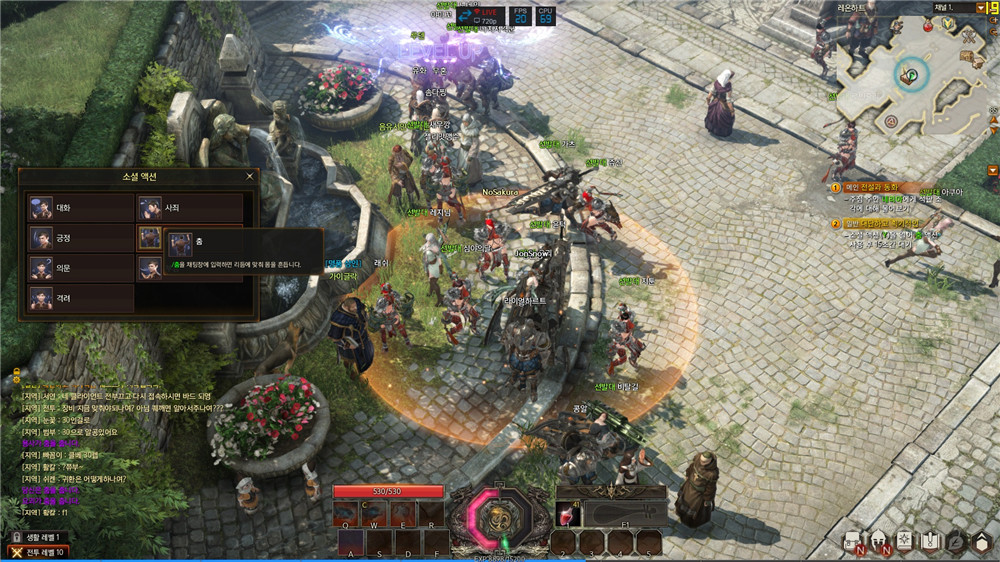Activate the E skill slot
The image size is (1000, 562).
[x=404, y=514]
